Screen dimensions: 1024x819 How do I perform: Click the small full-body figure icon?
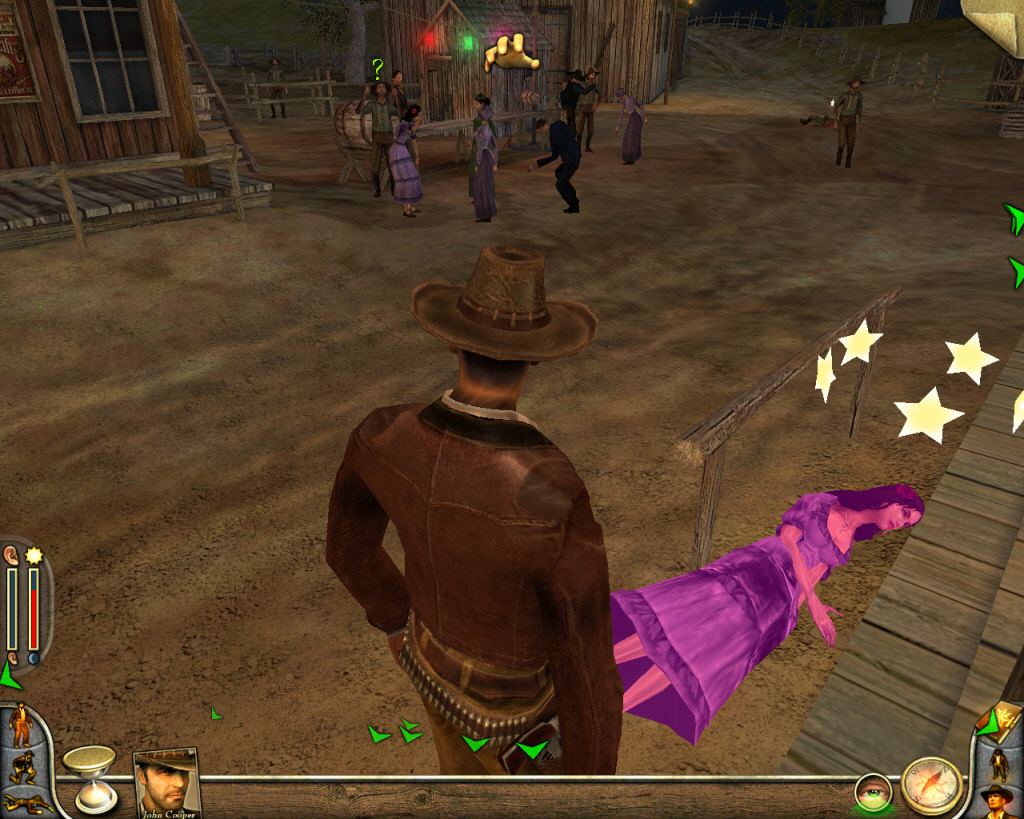point(998,763)
